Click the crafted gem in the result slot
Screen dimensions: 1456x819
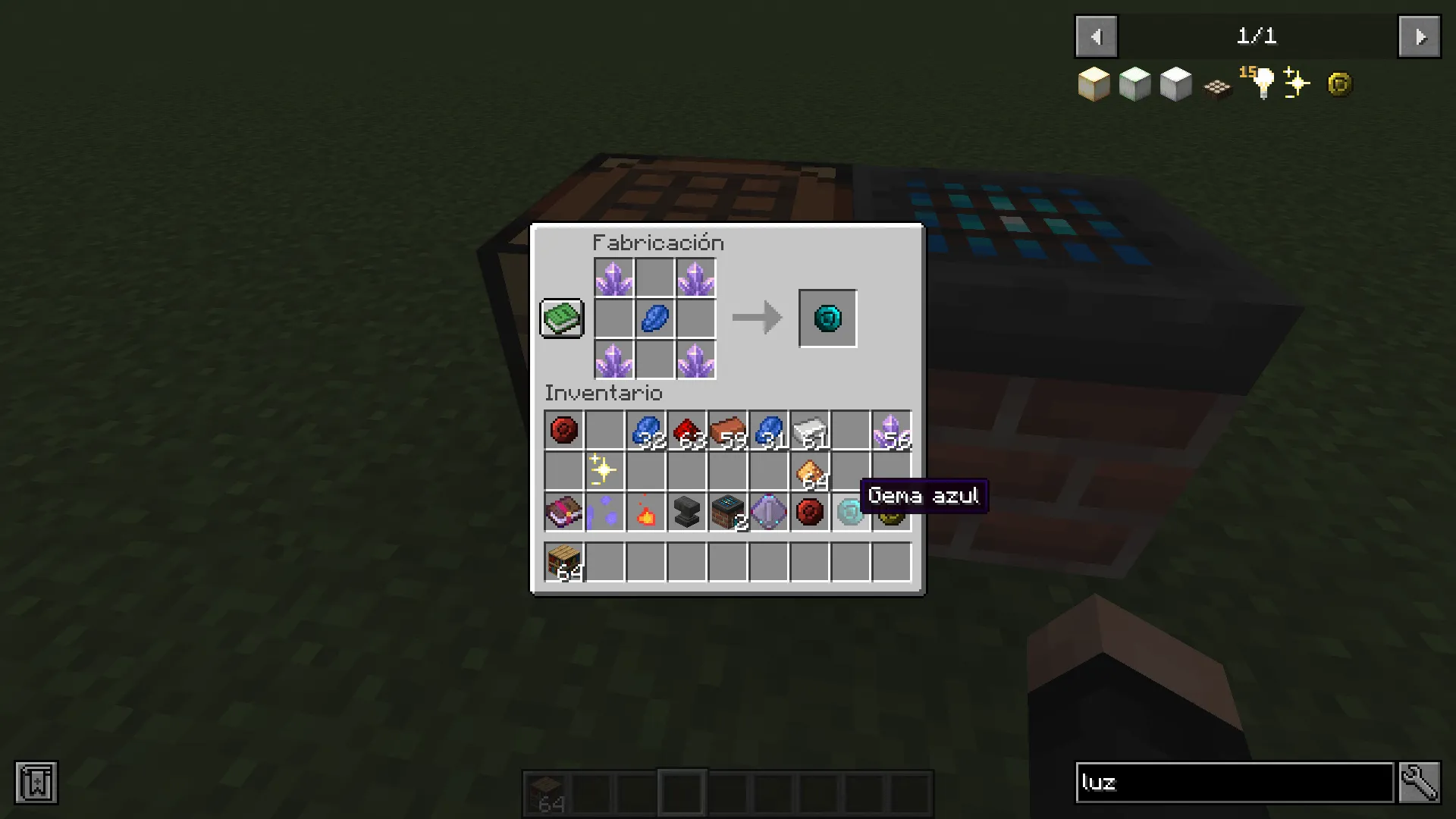pyautogui.click(x=827, y=318)
